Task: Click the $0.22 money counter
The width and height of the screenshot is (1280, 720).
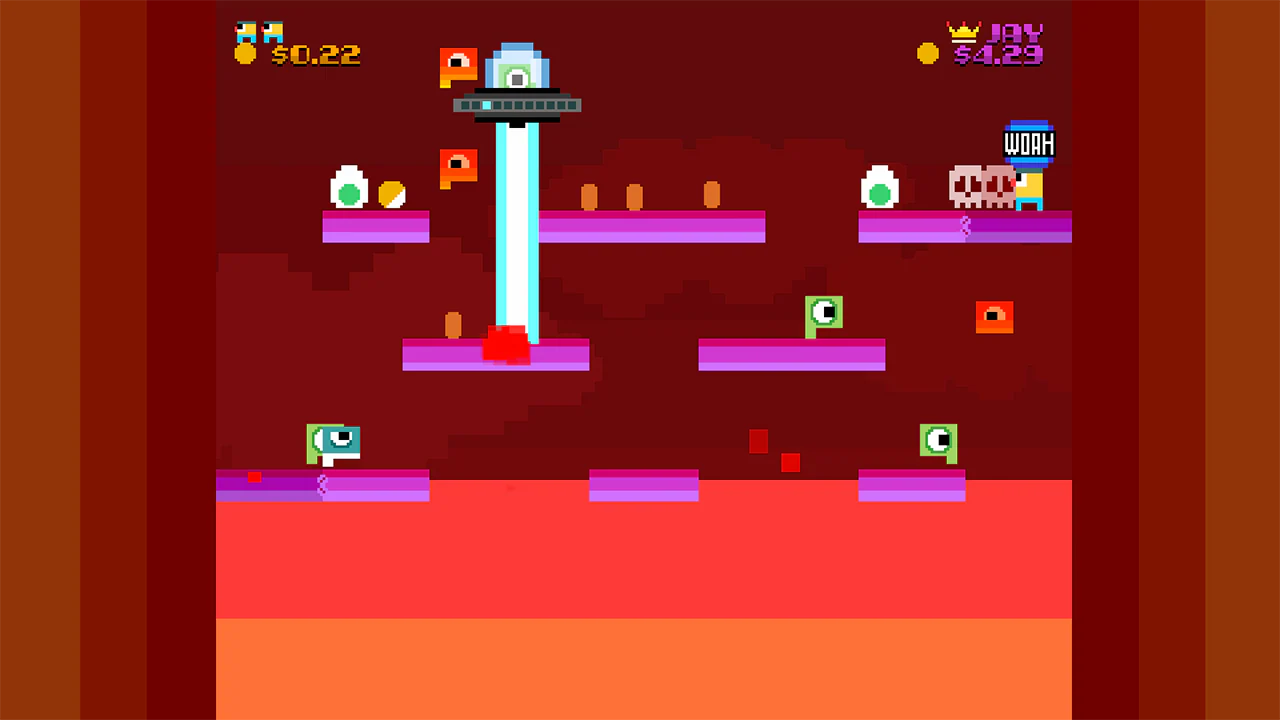Action: point(318,55)
